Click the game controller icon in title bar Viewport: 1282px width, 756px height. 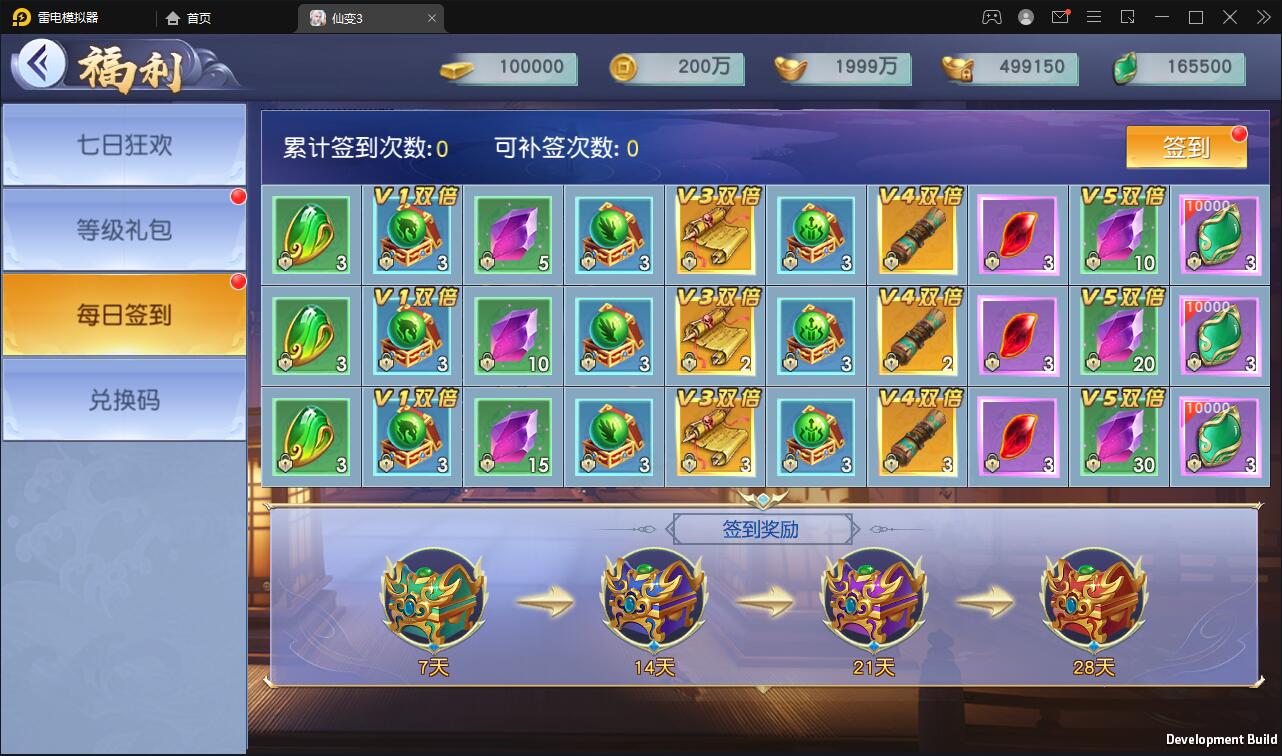(991, 17)
